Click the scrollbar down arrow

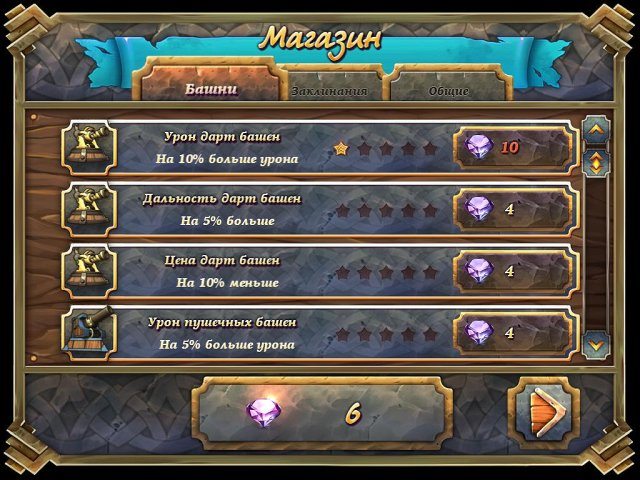(596, 343)
